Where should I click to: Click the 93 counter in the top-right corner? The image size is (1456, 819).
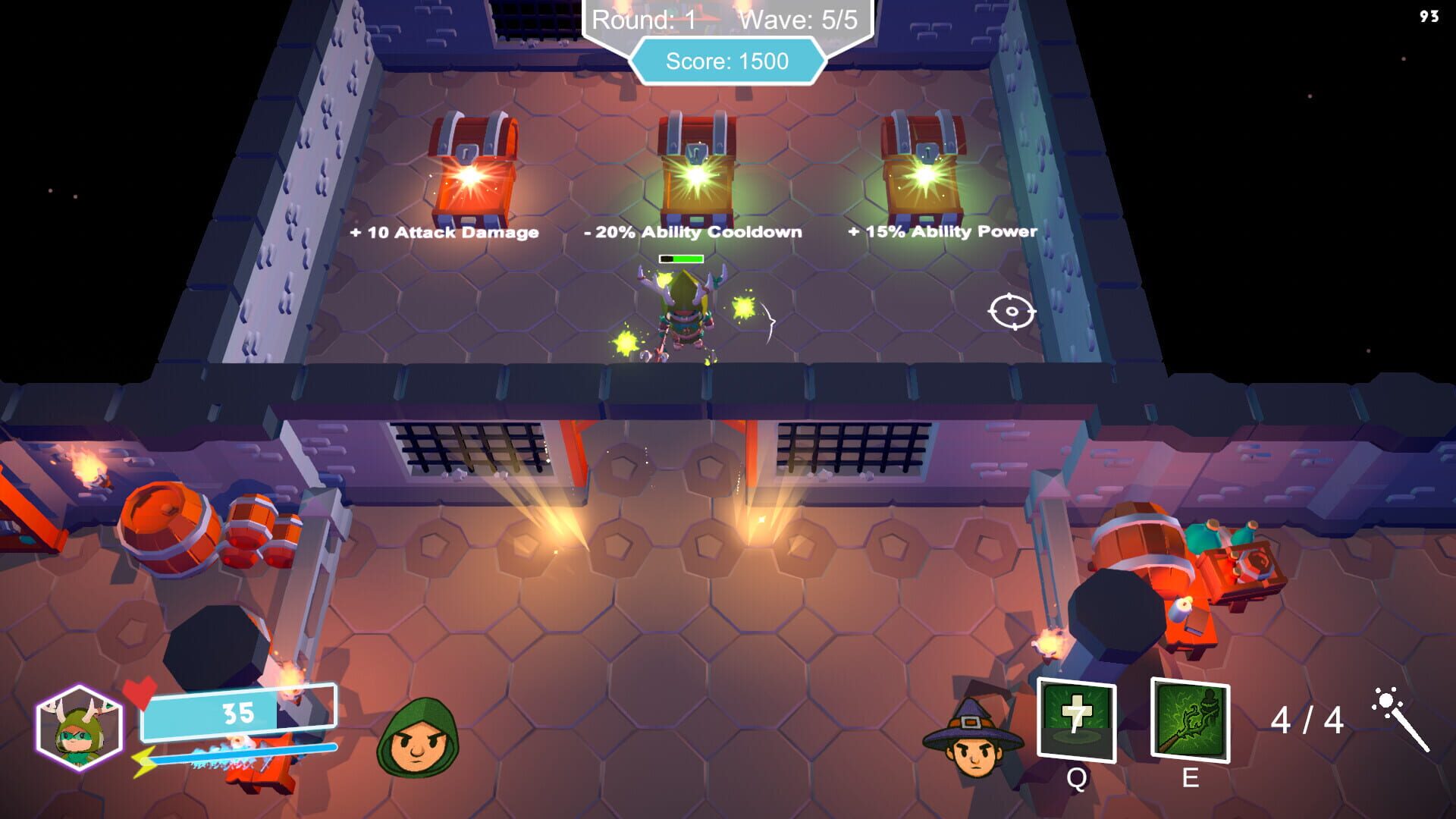tap(1429, 14)
